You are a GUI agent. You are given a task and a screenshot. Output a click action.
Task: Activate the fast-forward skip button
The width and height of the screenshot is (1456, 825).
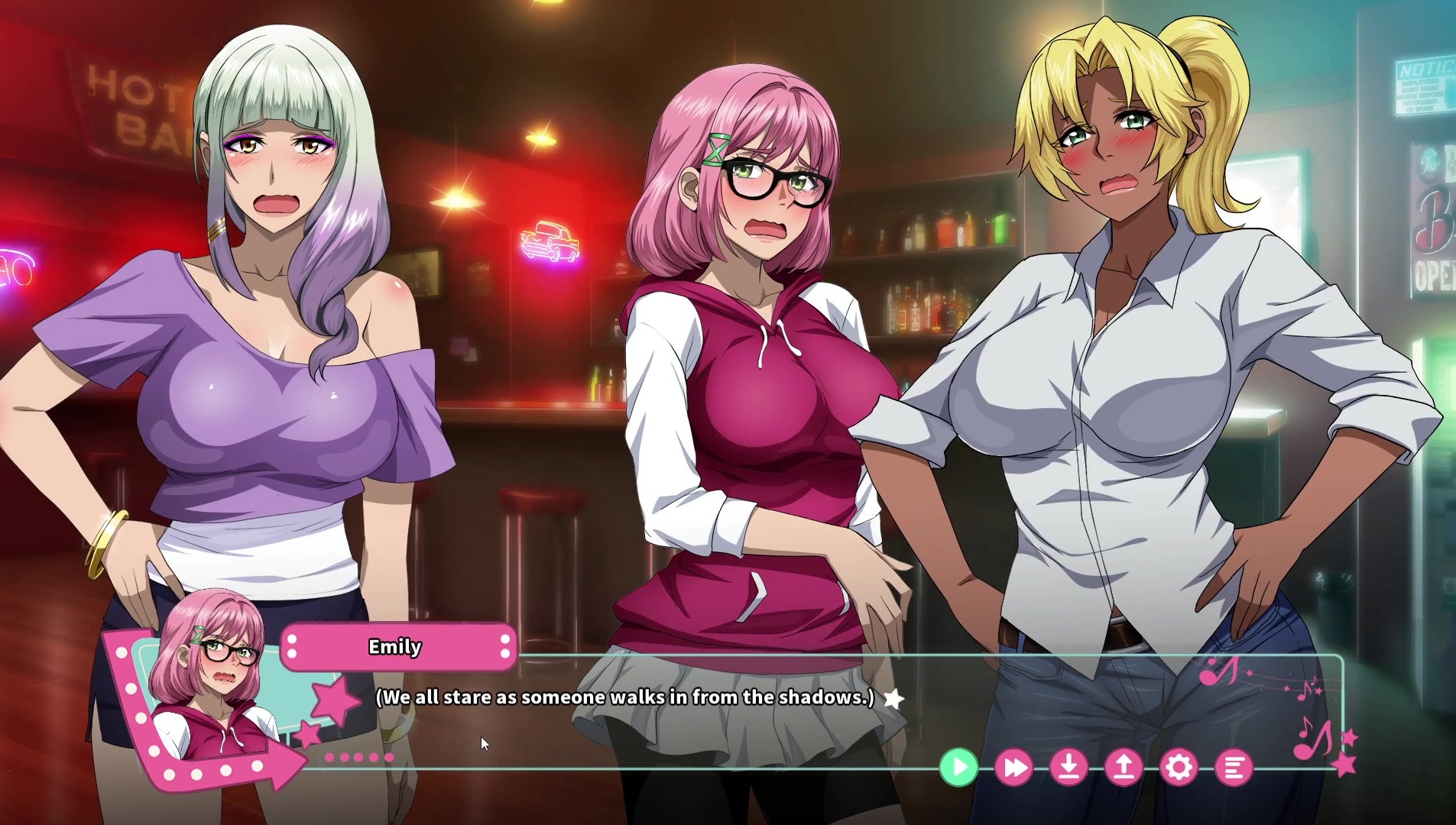pyautogui.click(x=1013, y=767)
